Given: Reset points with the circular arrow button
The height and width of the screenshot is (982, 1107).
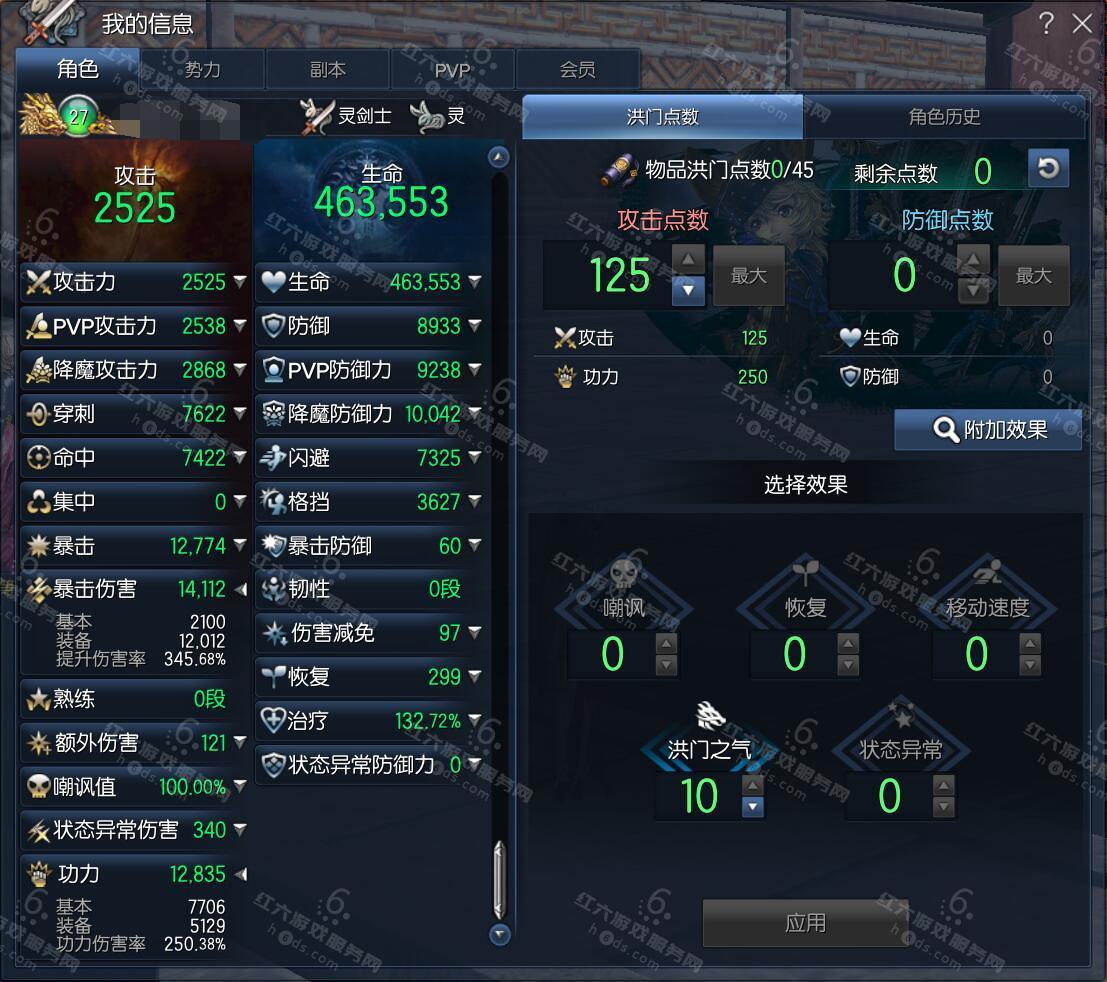Looking at the screenshot, I should click(x=1048, y=168).
